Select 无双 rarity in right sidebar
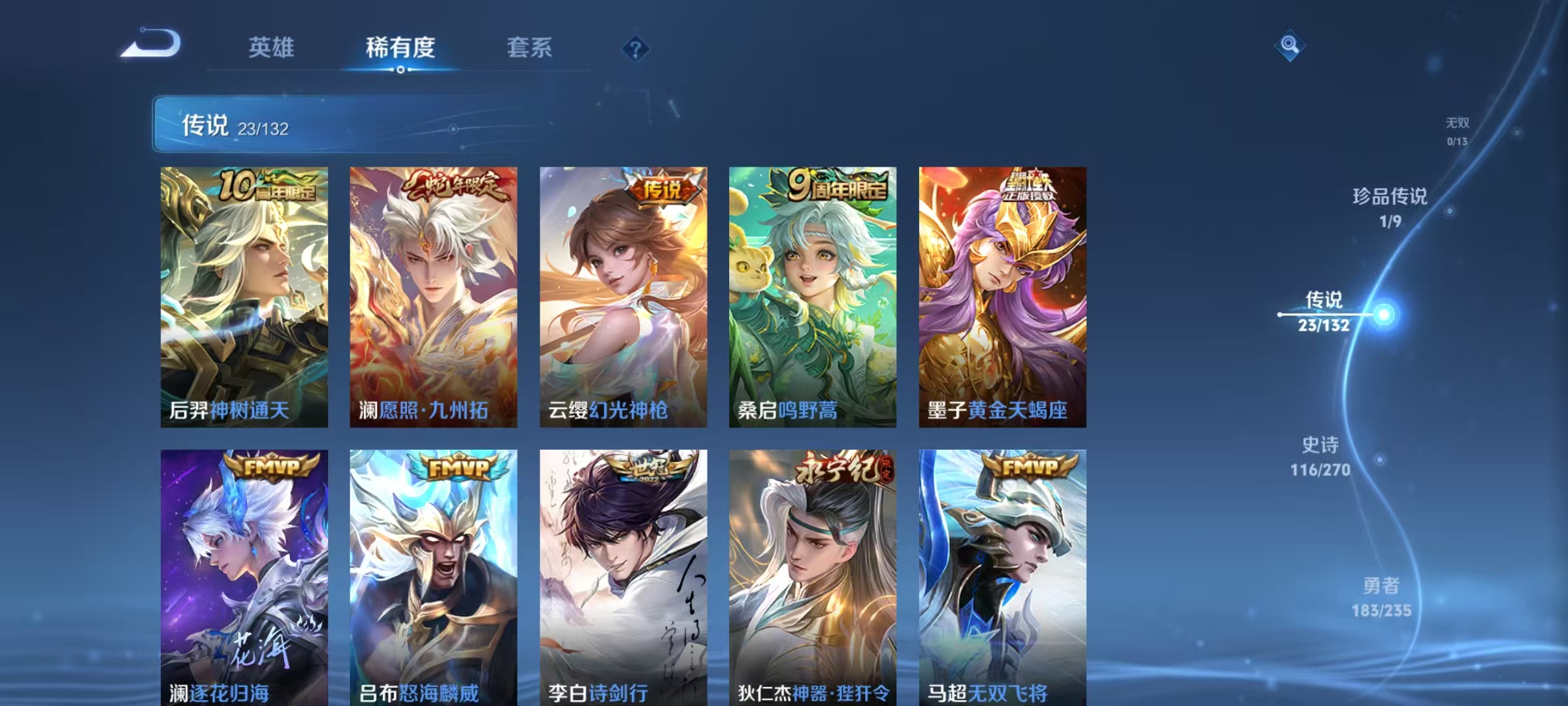This screenshot has height=706, width=1568. click(1456, 127)
